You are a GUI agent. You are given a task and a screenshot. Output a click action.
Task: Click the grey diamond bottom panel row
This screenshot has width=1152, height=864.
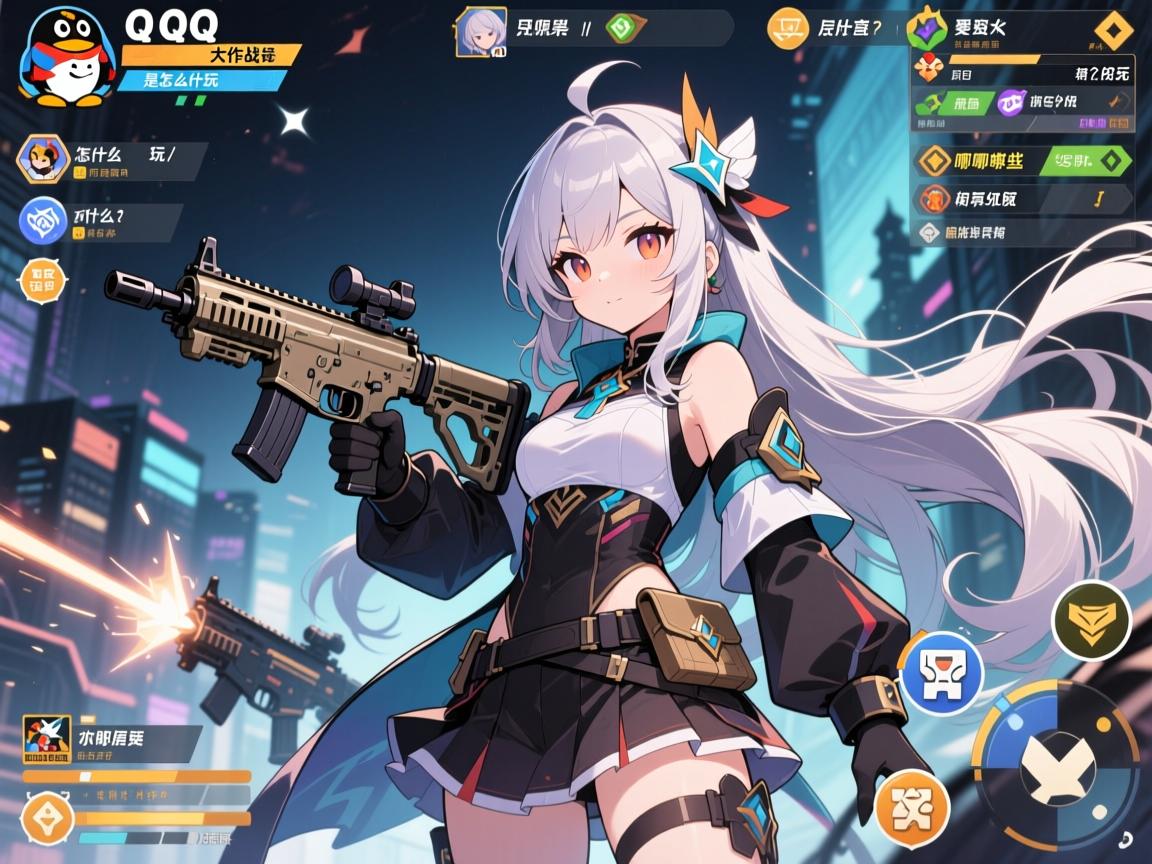click(x=1020, y=233)
